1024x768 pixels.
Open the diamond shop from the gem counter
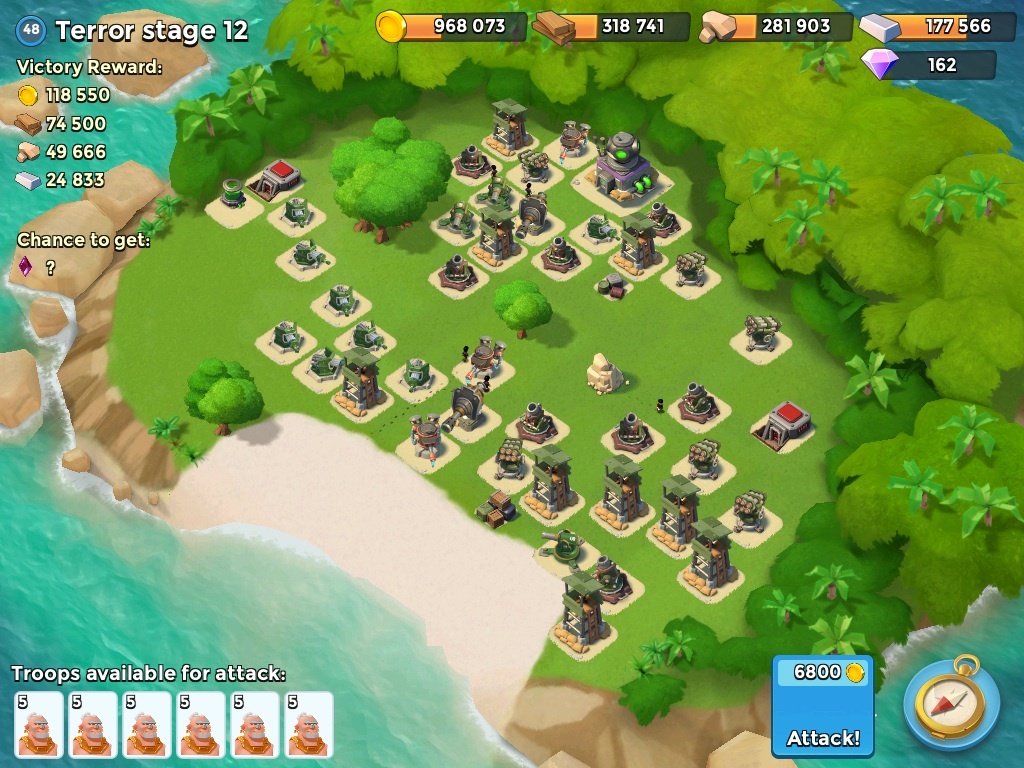pos(928,65)
